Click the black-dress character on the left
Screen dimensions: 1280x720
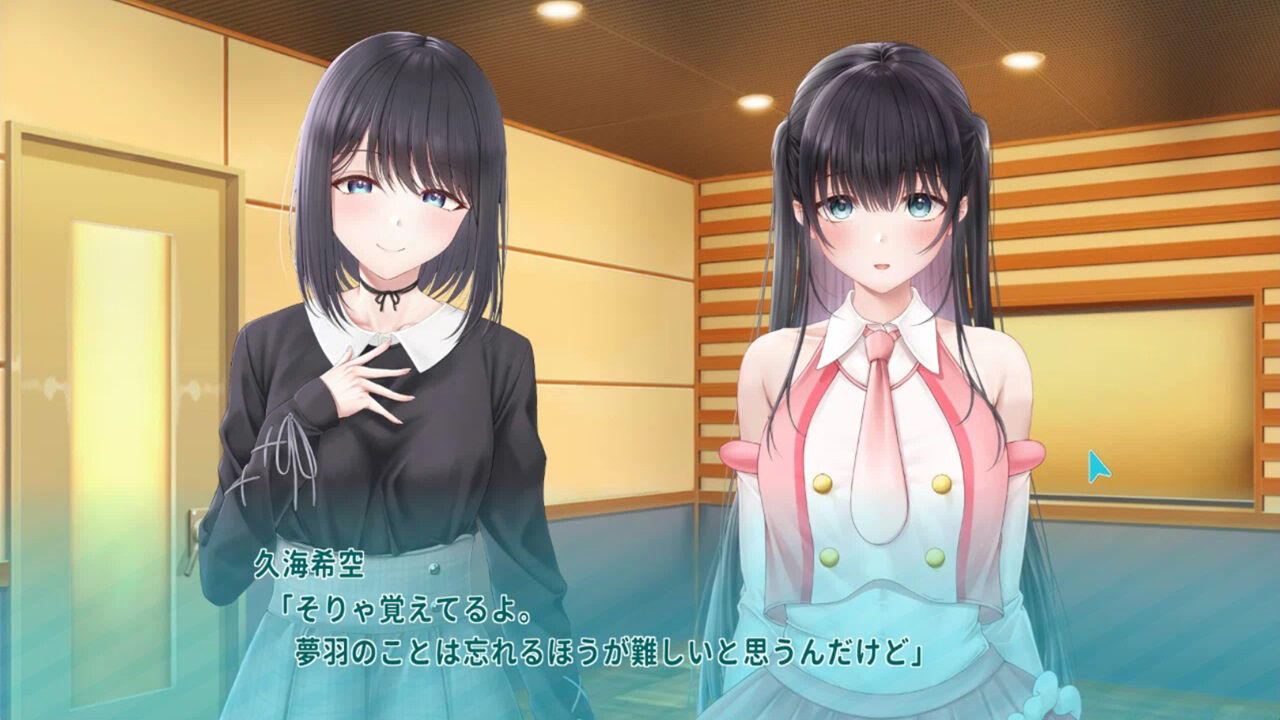380,400
